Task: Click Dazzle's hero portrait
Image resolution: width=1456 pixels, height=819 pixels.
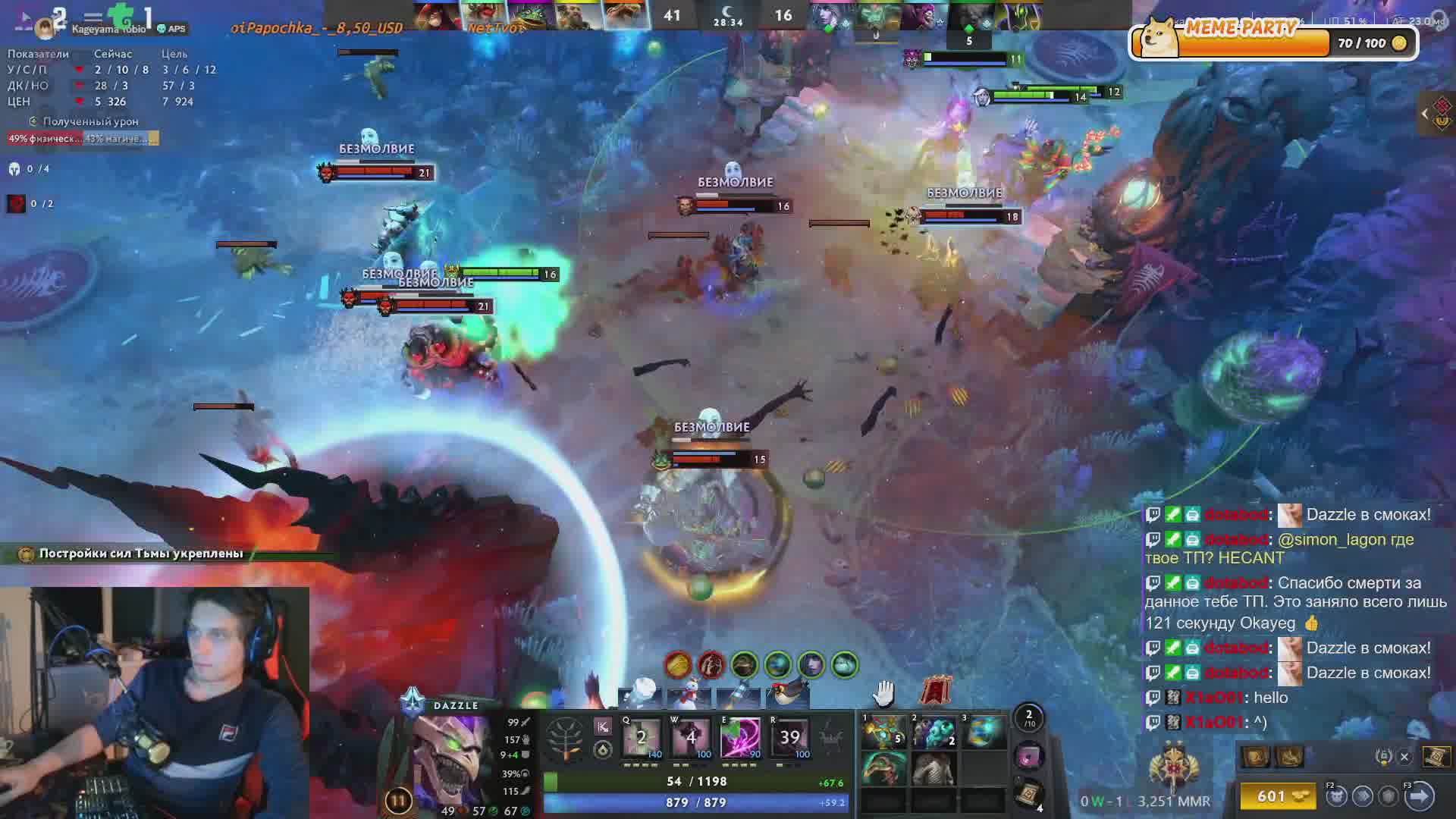Action: coord(453,758)
